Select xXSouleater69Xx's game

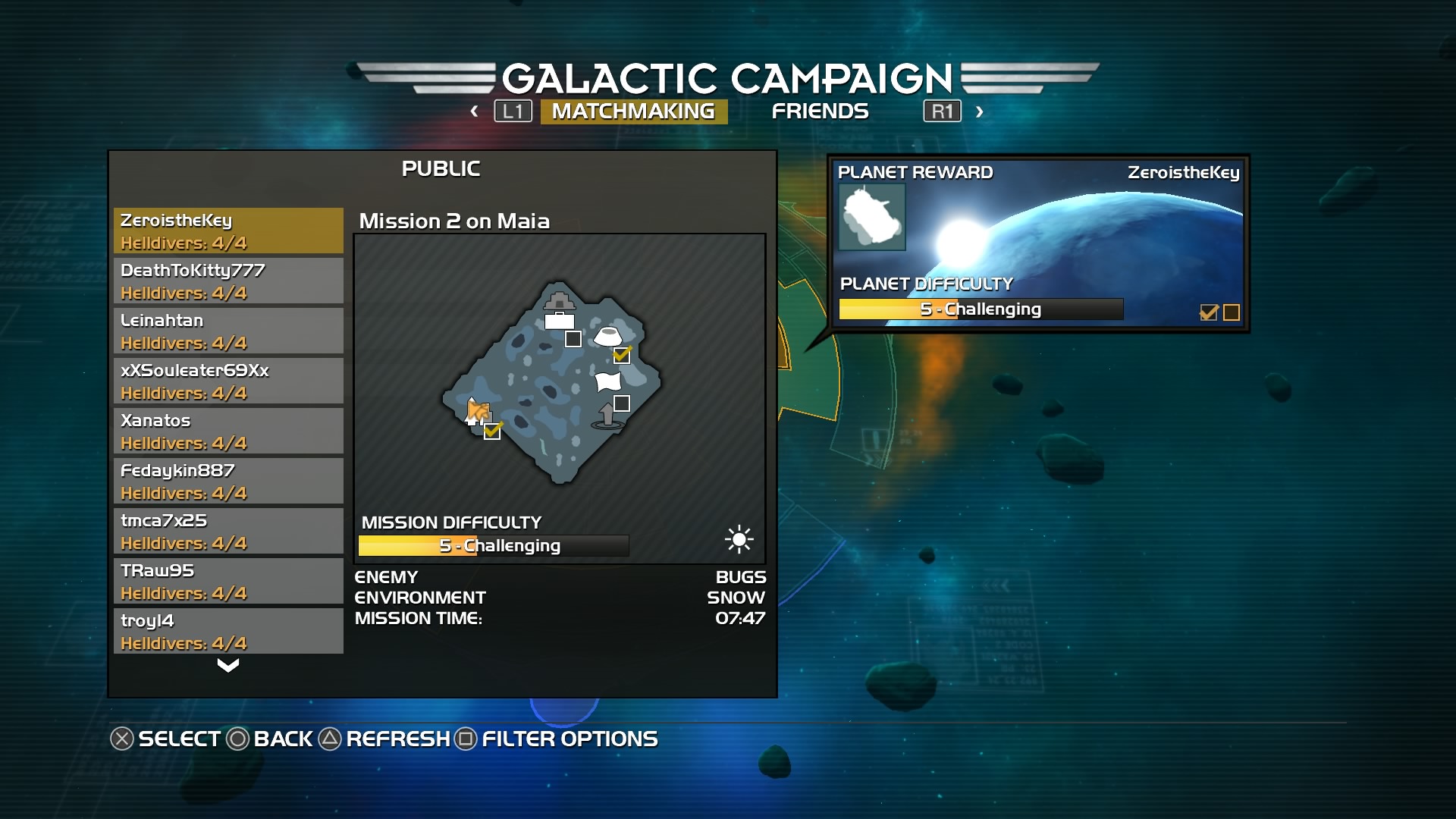point(228,381)
